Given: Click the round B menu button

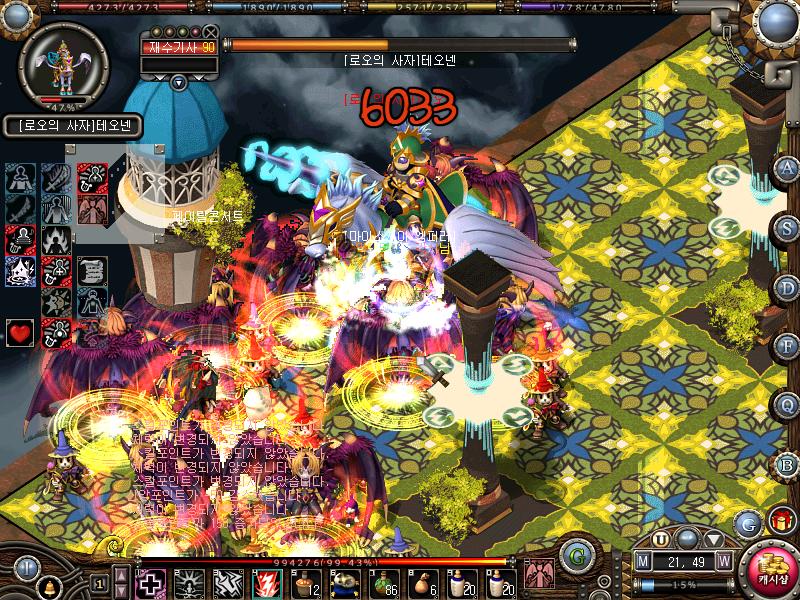Looking at the screenshot, I should pyautogui.click(x=788, y=463).
